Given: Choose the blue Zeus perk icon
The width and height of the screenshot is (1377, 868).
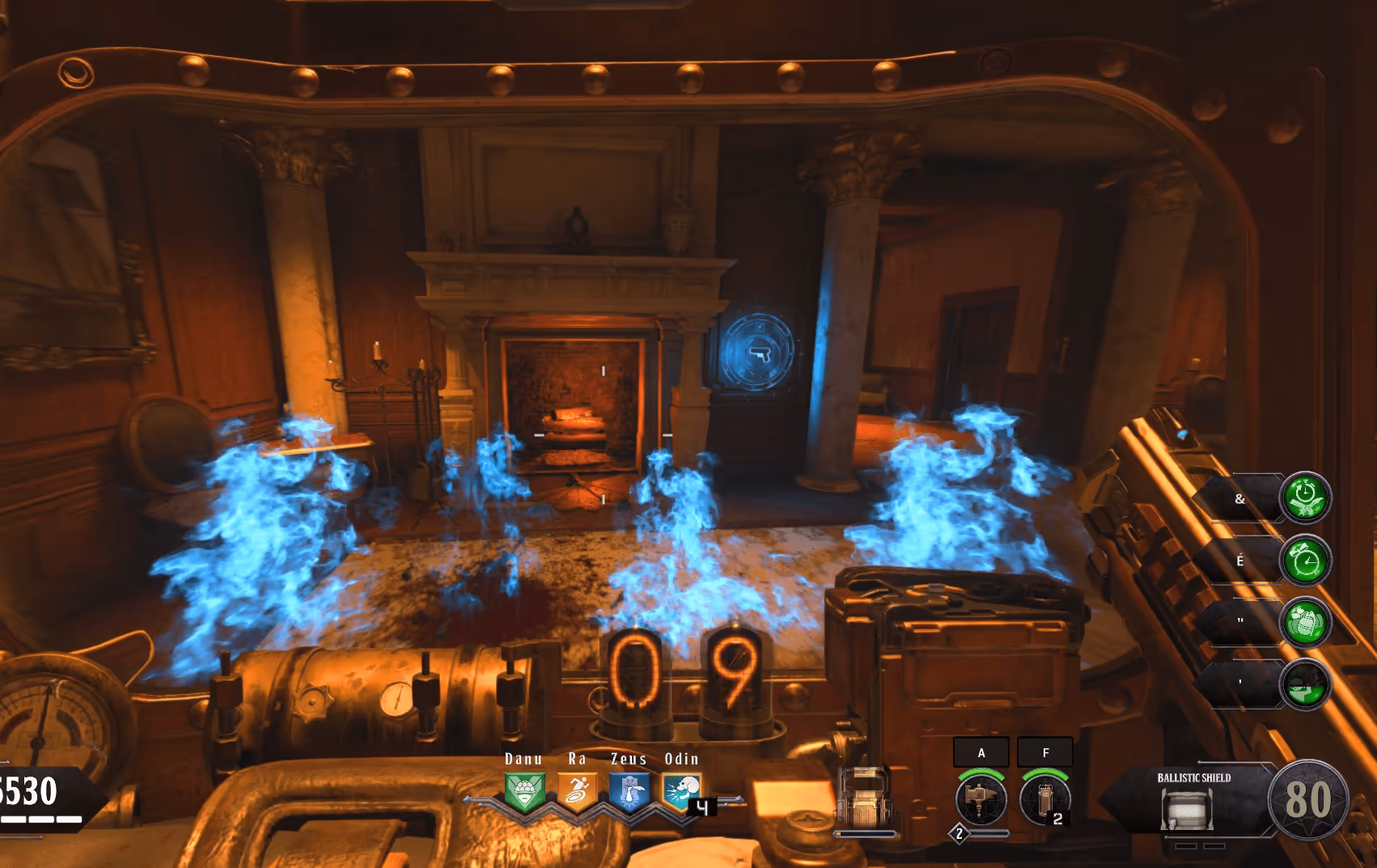Looking at the screenshot, I should tap(629, 792).
